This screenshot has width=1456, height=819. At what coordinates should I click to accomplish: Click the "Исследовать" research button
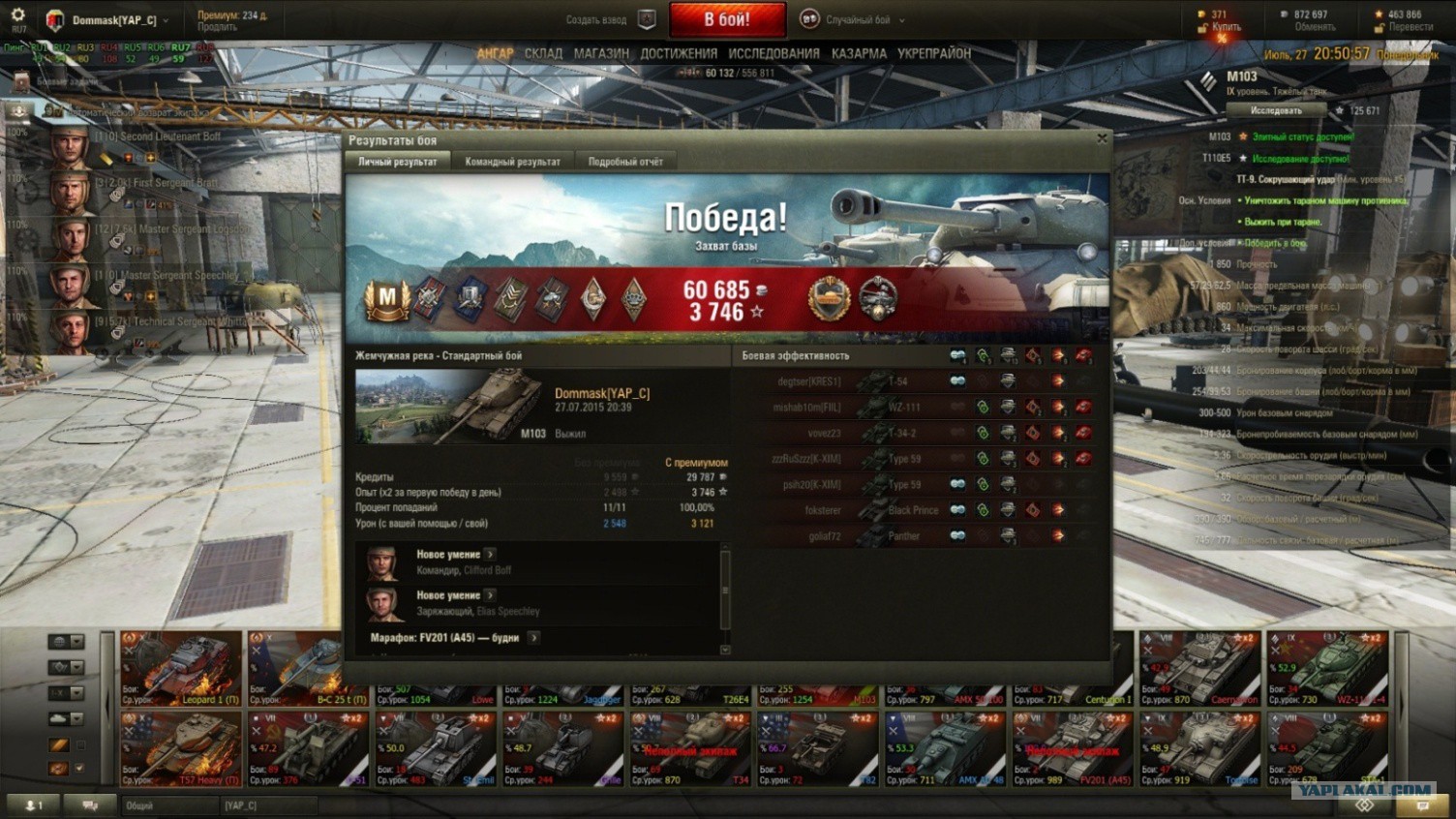1275,110
